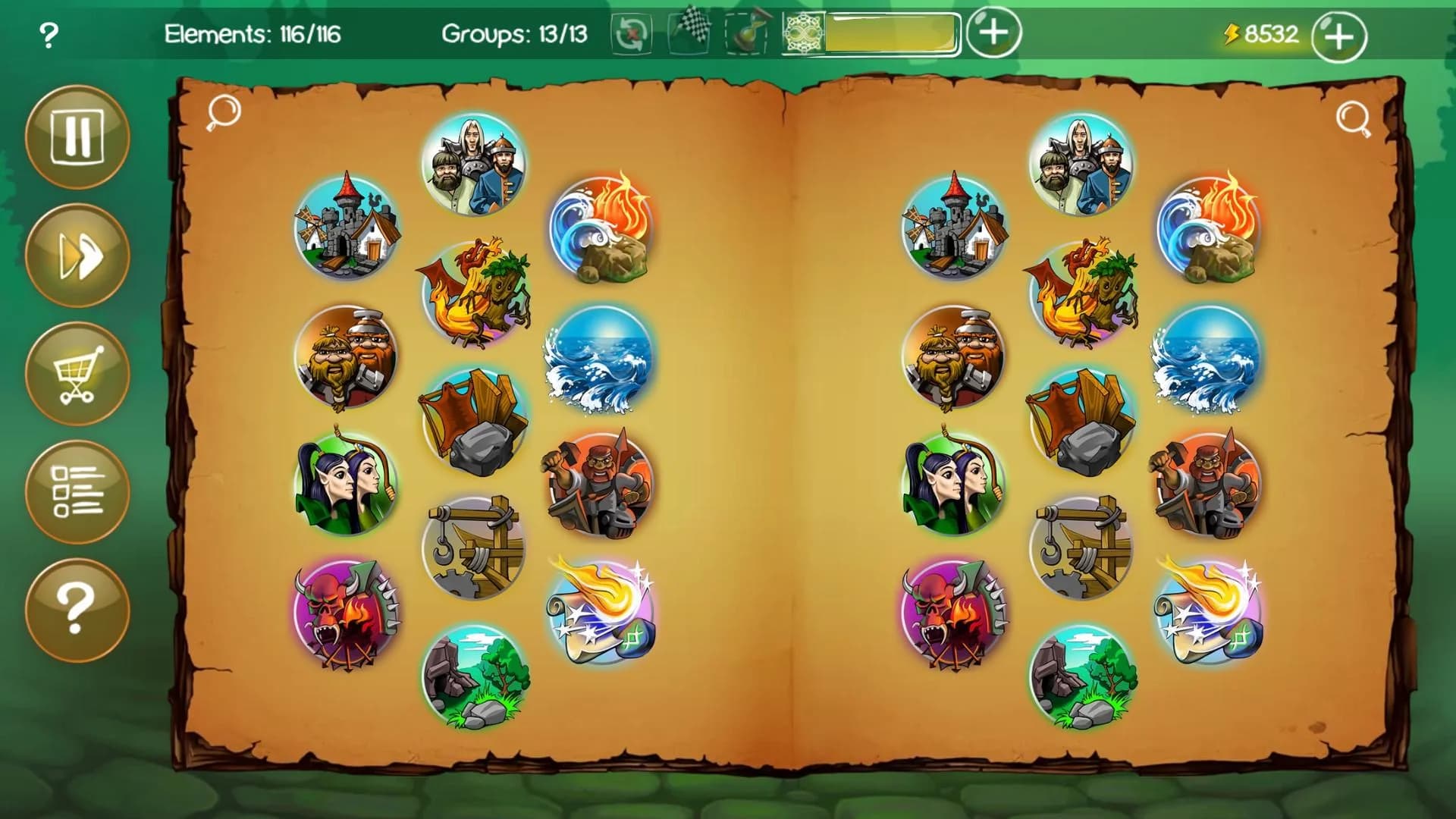Click the celtic knot emblem beside the progress bar
The image size is (1456, 819).
pyautogui.click(x=804, y=33)
